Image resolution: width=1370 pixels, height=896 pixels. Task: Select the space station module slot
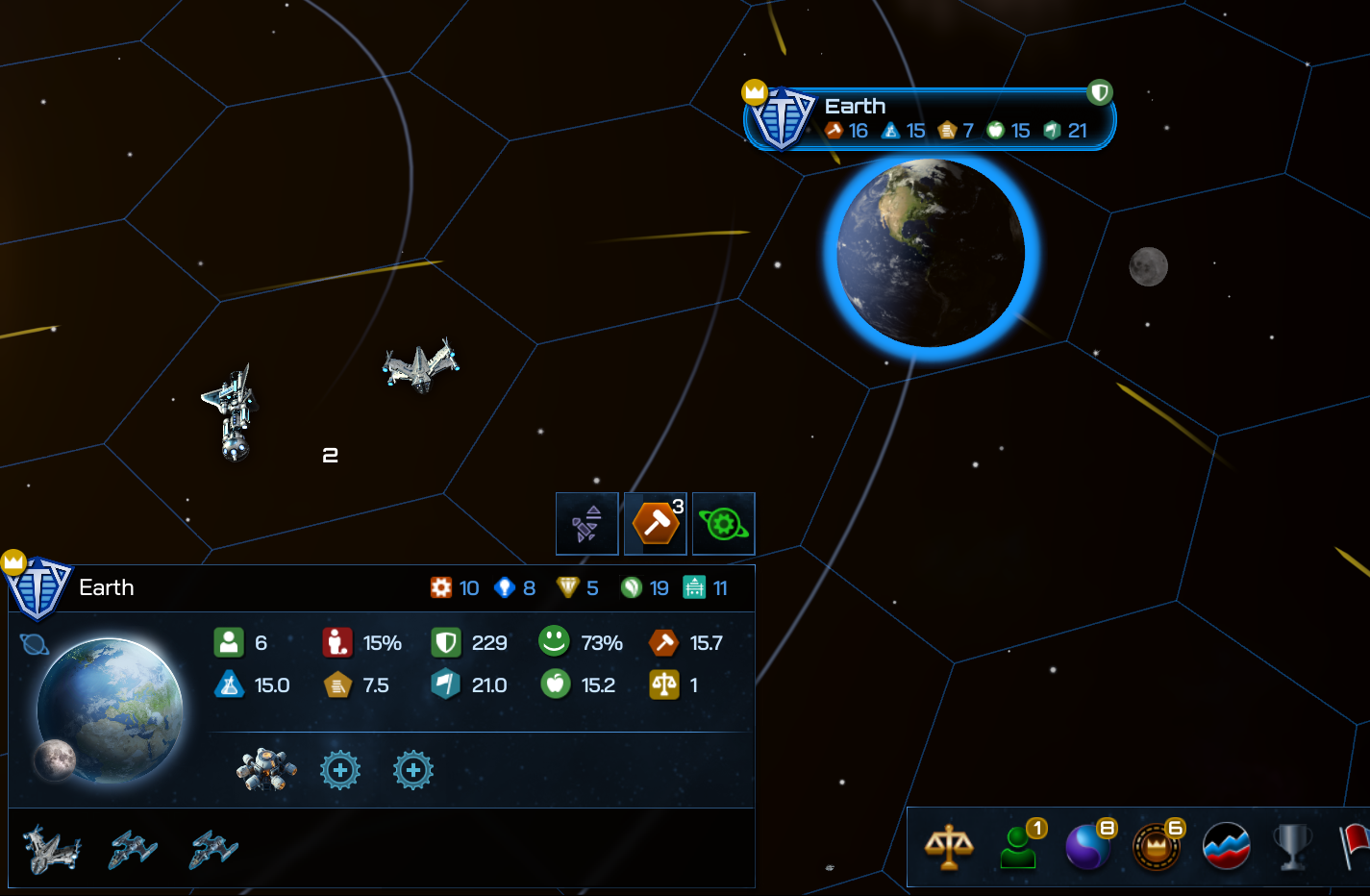(x=266, y=770)
